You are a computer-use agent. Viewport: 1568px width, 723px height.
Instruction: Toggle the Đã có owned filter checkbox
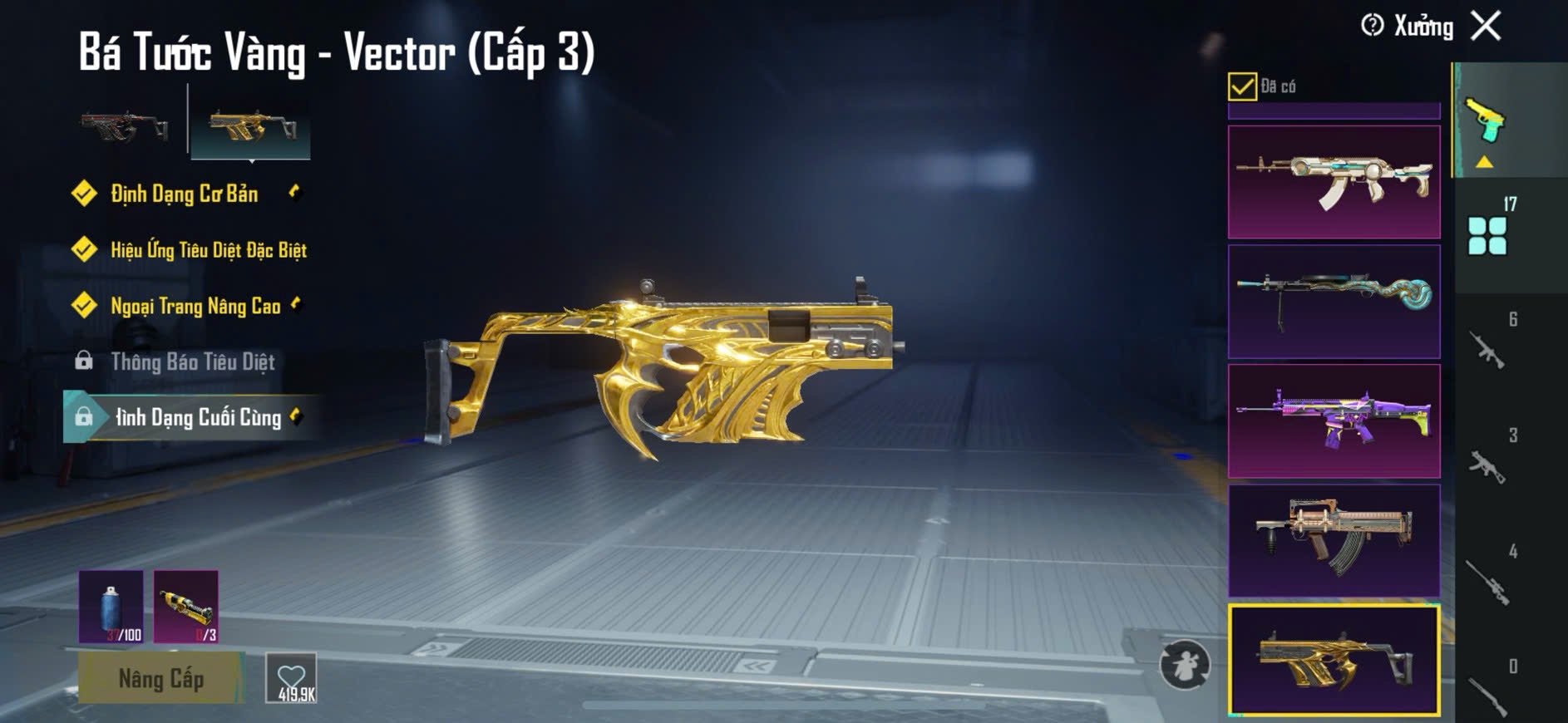point(1242,86)
